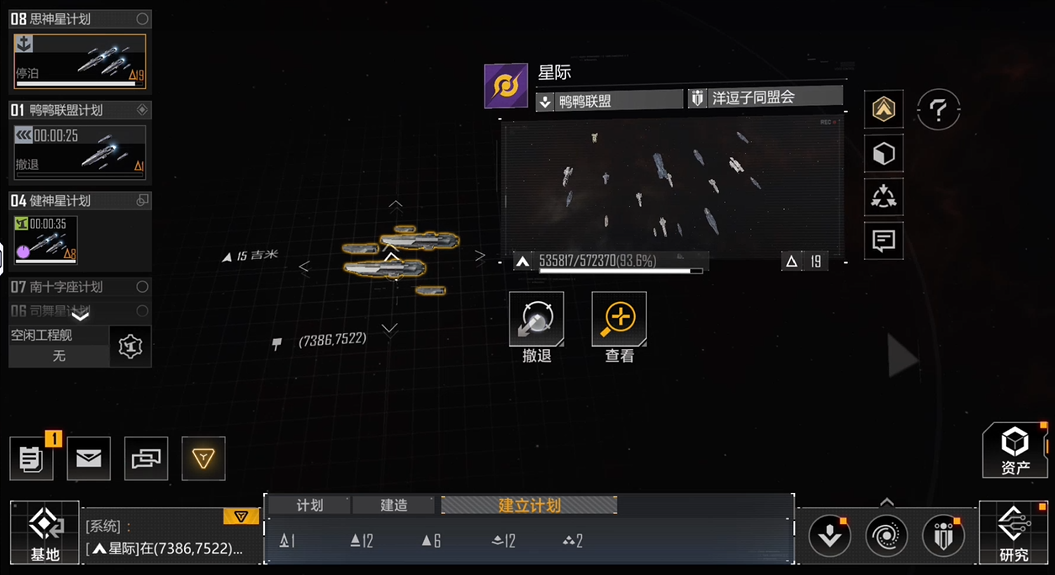Image resolution: width=1055 pixels, height=575 pixels.
Task: Switch to the 计划 tab
Action: click(x=310, y=505)
